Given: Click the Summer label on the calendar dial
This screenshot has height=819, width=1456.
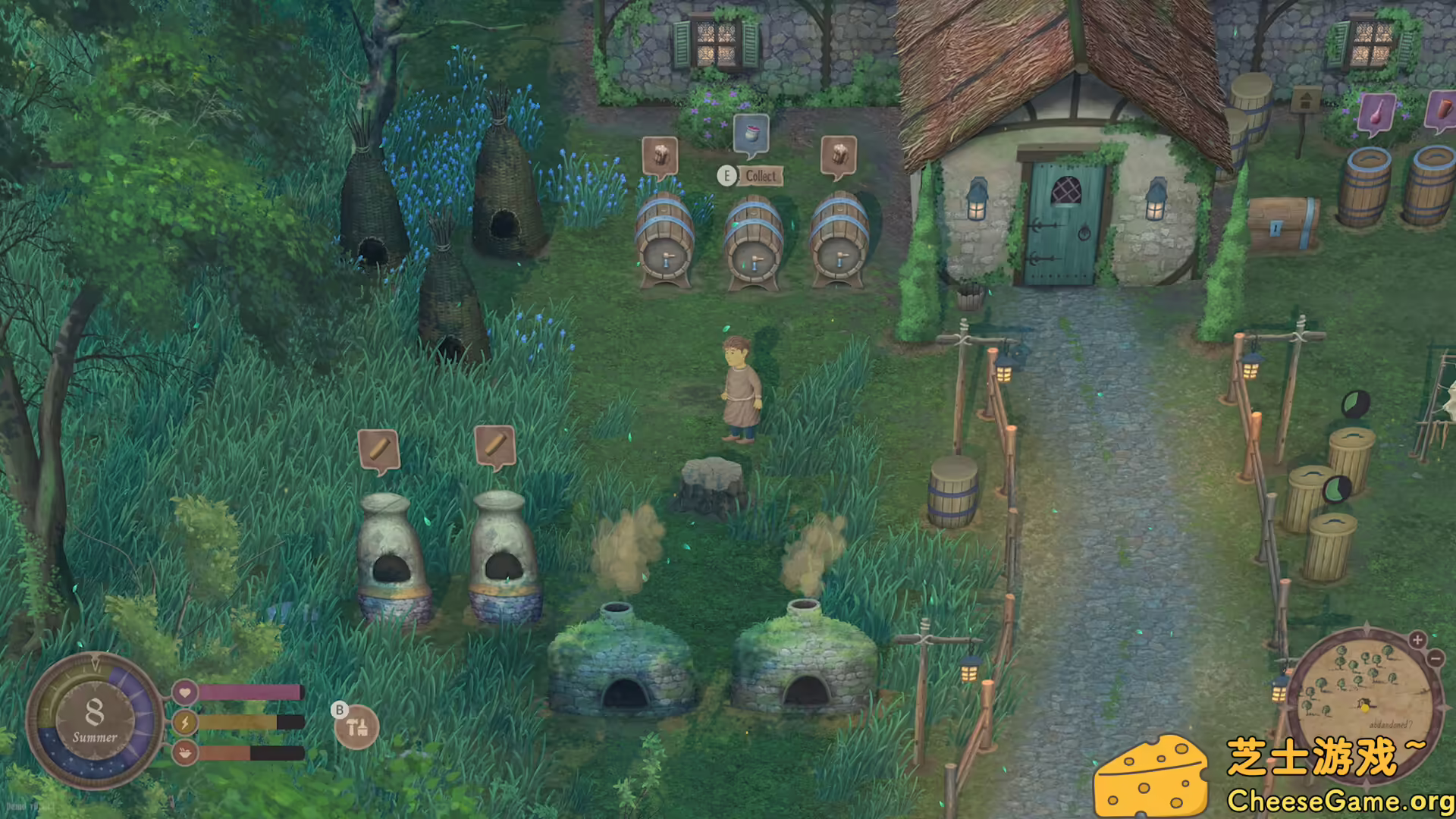Looking at the screenshot, I should 94,735.
